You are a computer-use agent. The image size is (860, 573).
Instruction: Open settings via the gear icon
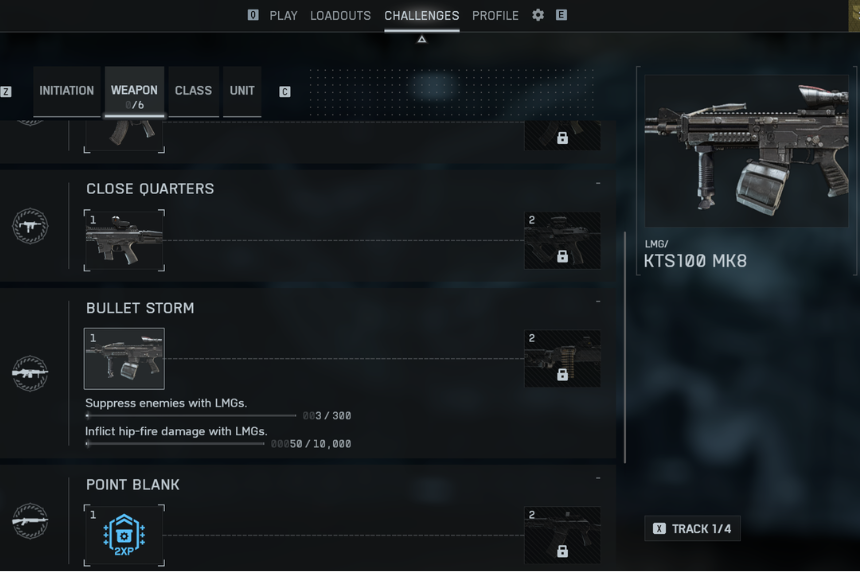point(538,16)
